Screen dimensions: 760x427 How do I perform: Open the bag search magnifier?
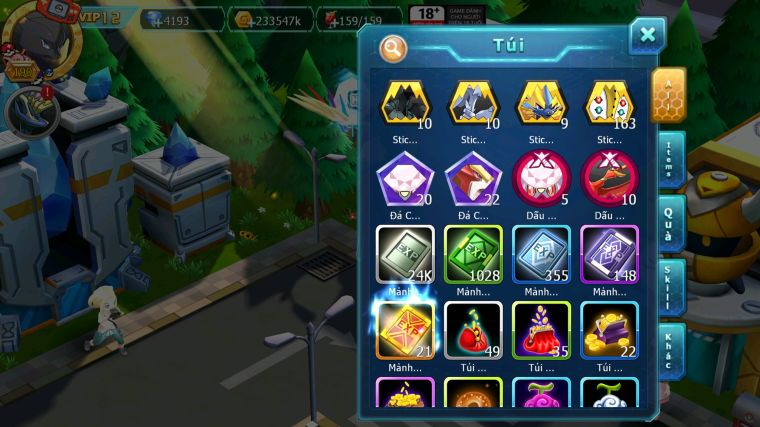[x=394, y=47]
